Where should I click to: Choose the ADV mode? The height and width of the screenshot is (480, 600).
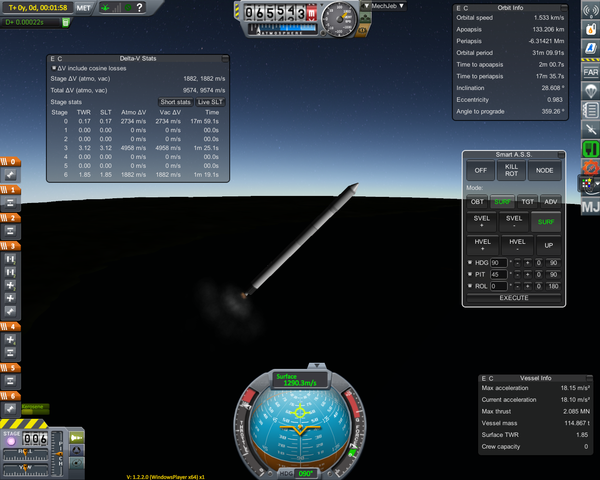click(550, 202)
